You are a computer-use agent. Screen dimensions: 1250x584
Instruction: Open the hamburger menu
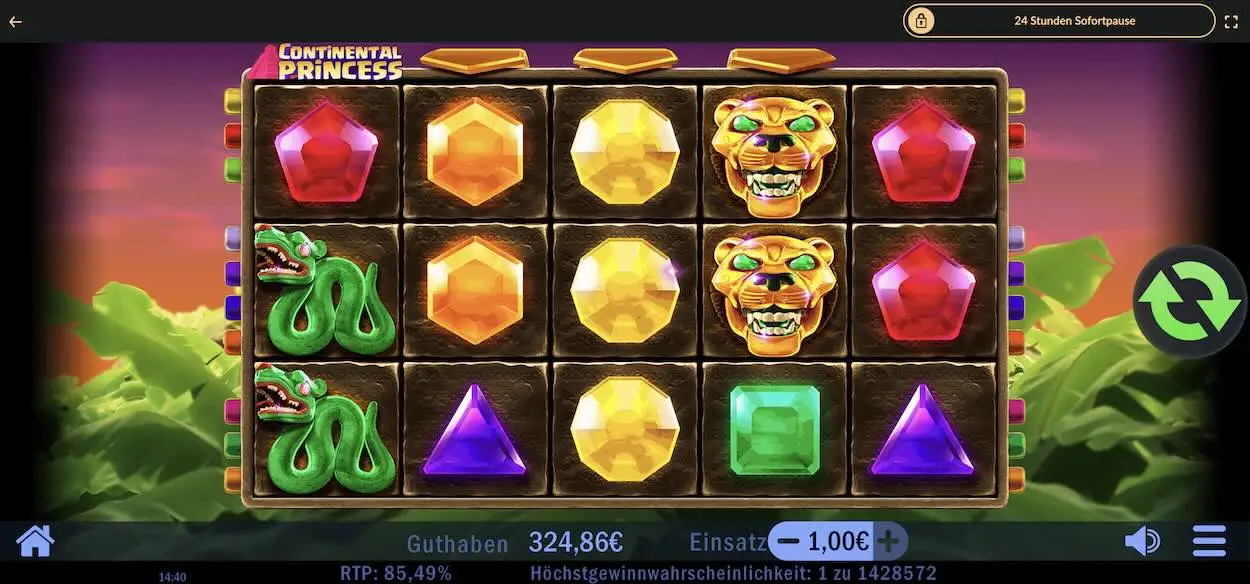coord(1209,542)
